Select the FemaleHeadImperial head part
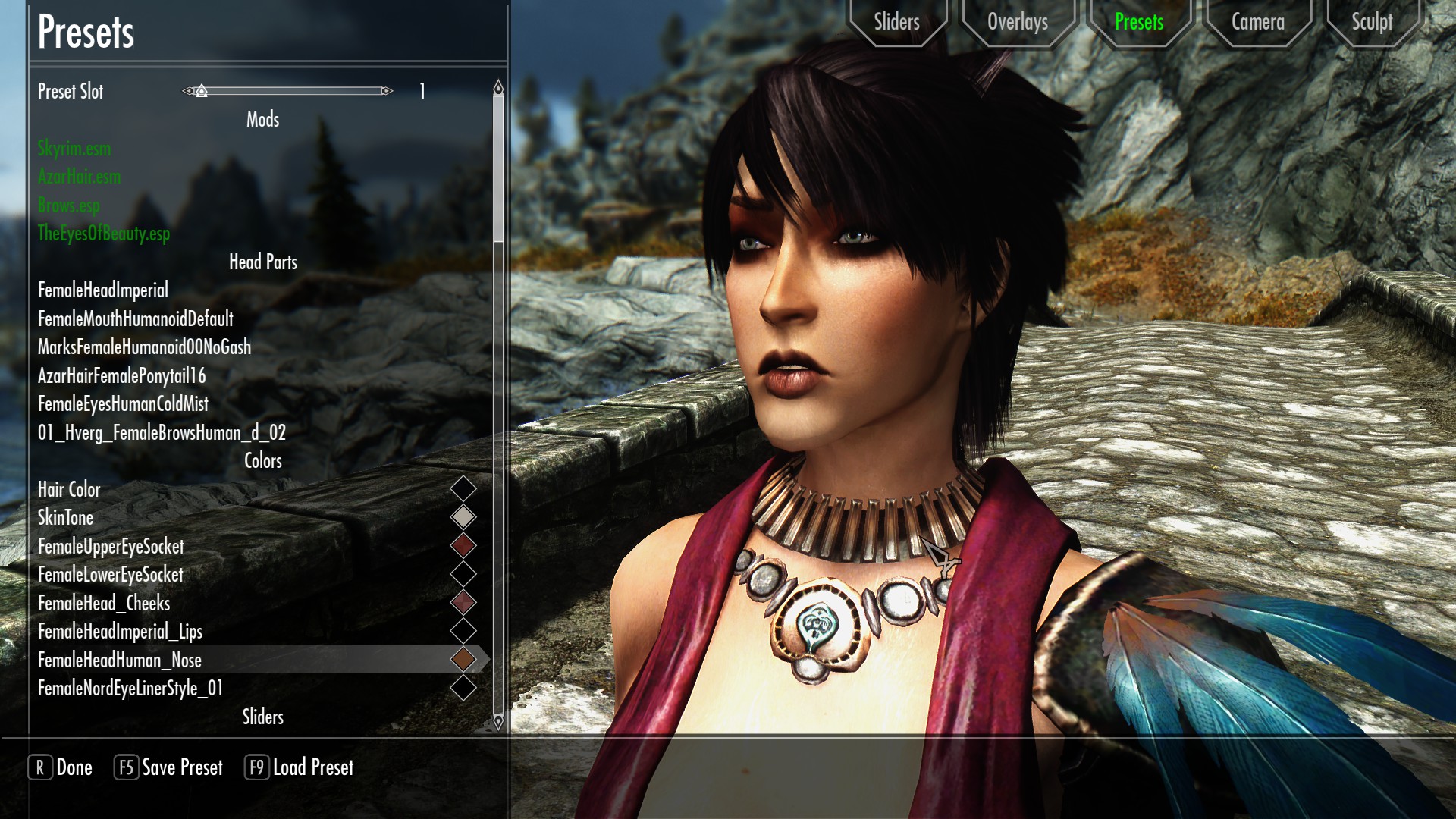The height and width of the screenshot is (819, 1456). tap(103, 290)
